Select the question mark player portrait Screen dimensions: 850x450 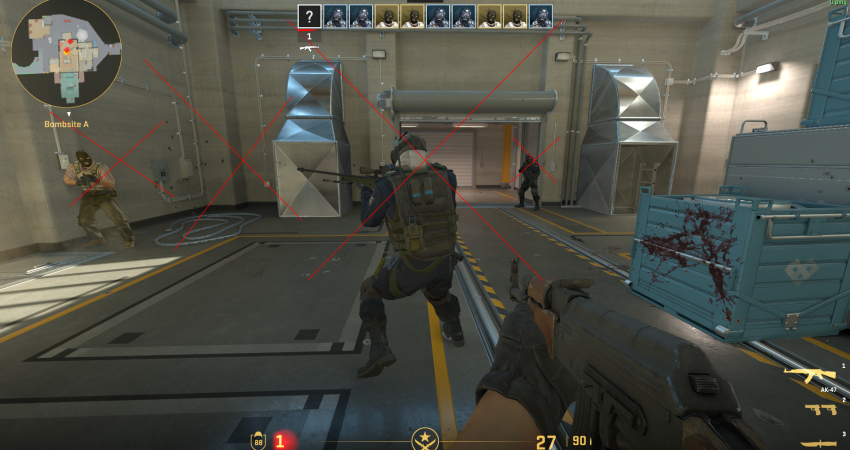(310, 15)
